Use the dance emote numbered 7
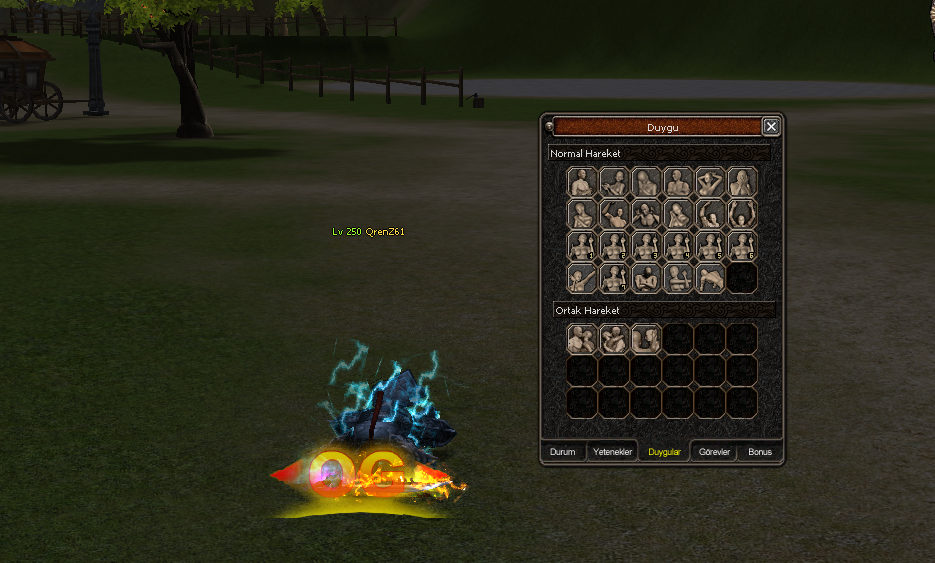The image size is (935, 563). (x=614, y=279)
